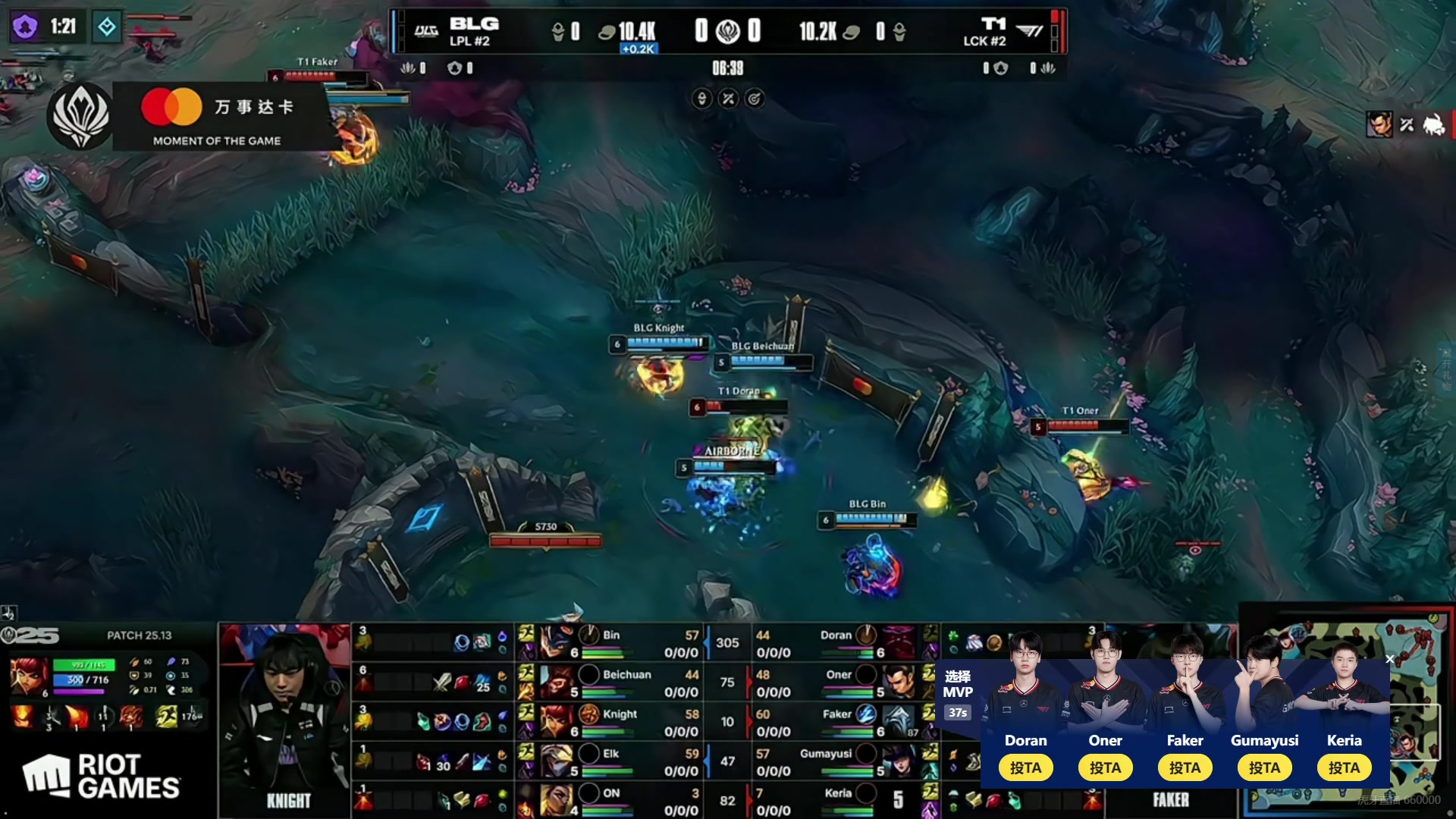This screenshot has width=1456, height=819.
Task: Click Beichuan's scoreboard champion portrait
Action: pos(558,681)
